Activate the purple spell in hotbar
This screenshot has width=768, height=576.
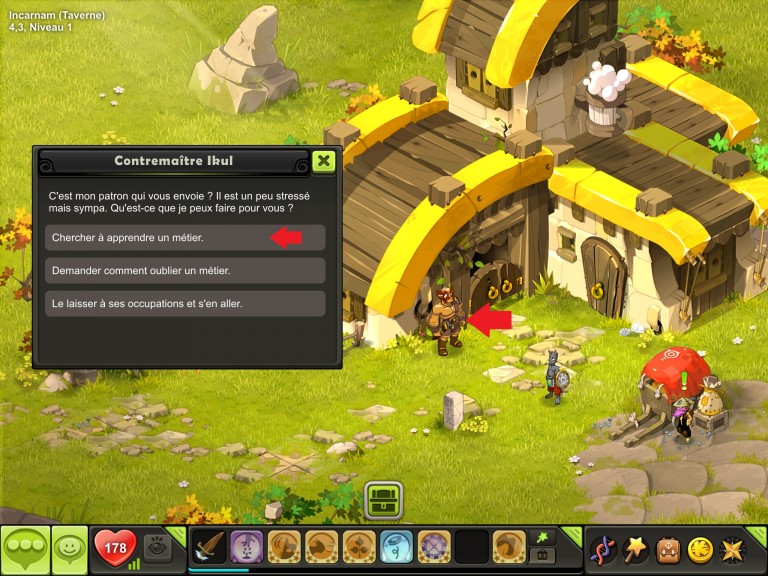(247, 548)
